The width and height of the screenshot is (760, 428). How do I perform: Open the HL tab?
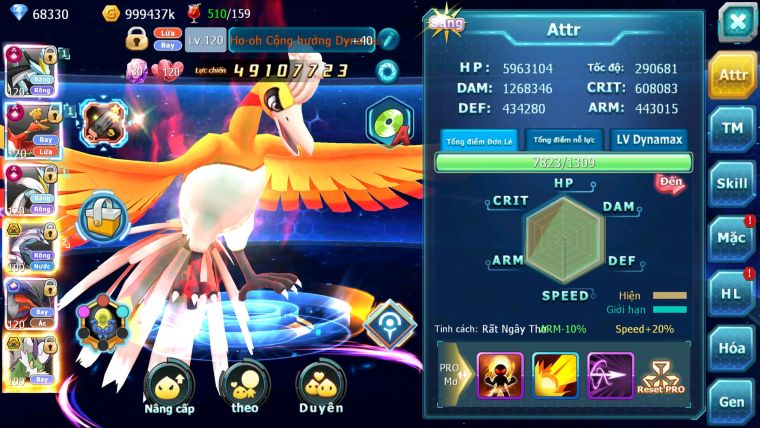[732, 293]
